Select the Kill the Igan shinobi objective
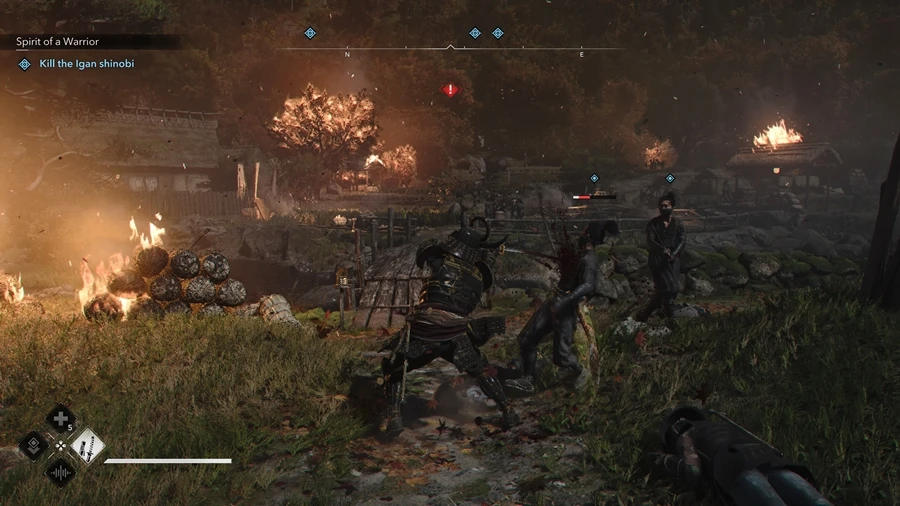This screenshot has height=506, width=900. point(86,64)
